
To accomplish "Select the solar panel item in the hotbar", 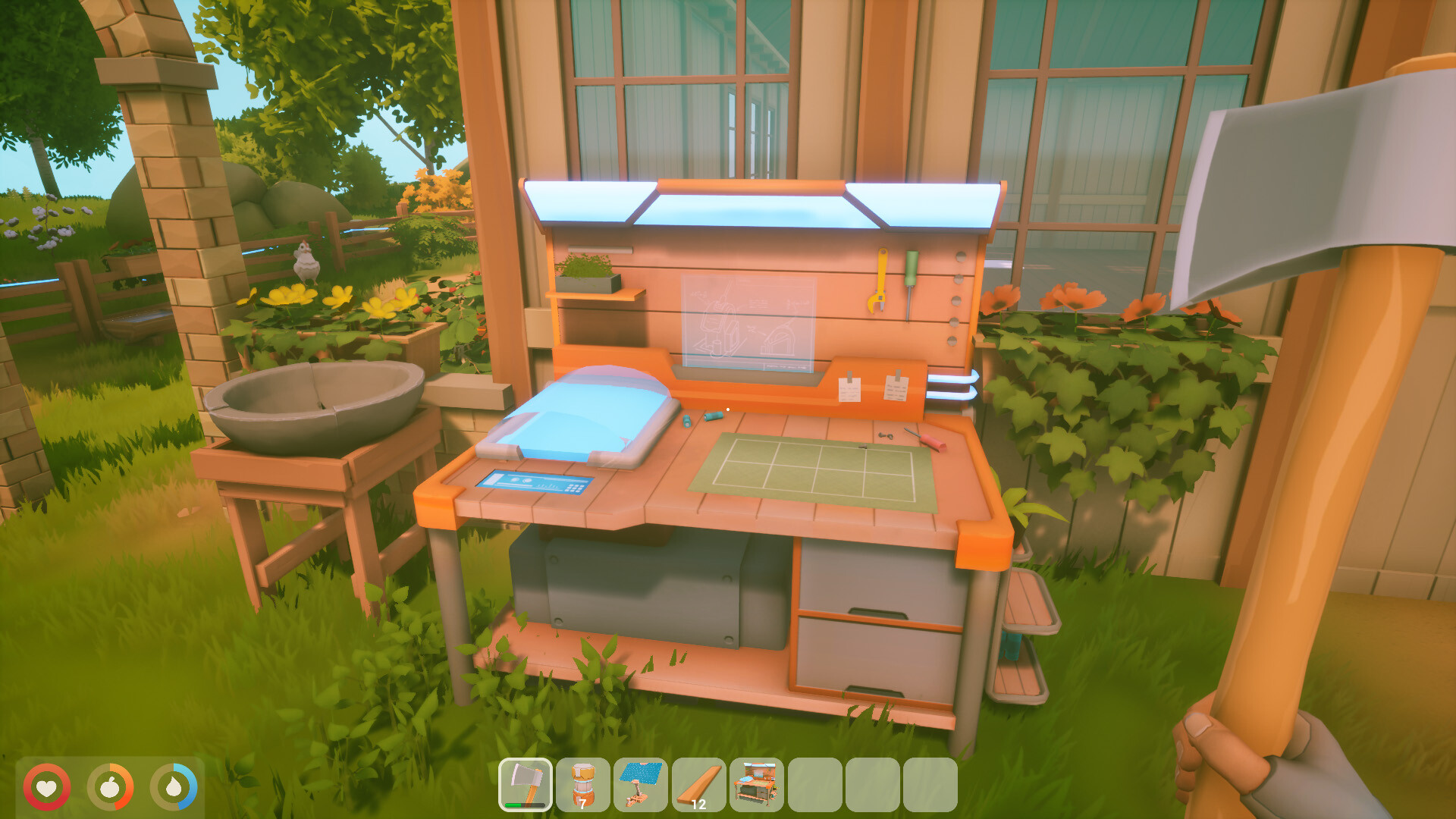I will pos(639,785).
